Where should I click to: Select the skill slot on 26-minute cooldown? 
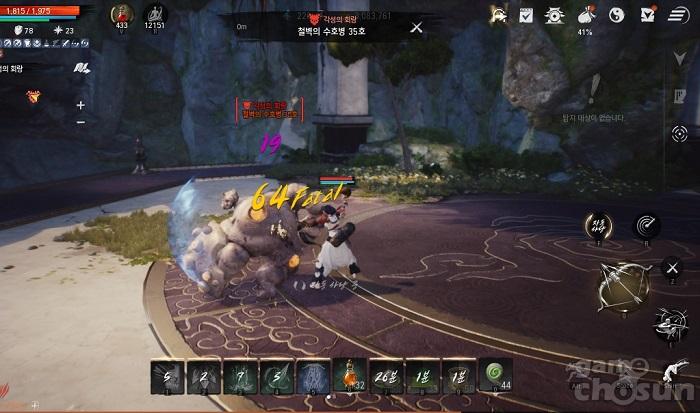[385, 376]
